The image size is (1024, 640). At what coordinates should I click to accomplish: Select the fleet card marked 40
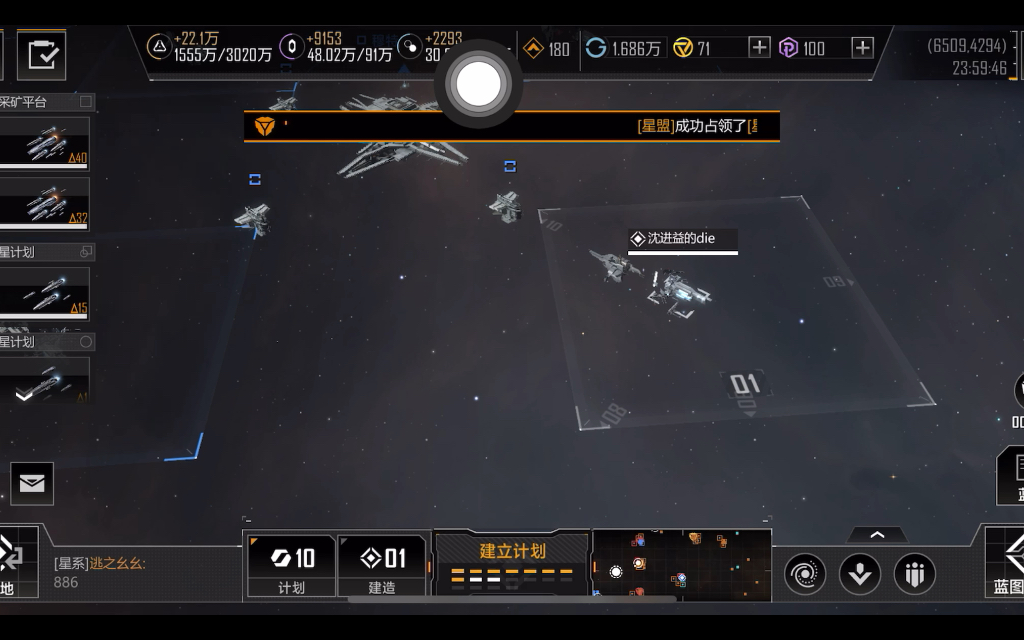click(x=44, y=144)
